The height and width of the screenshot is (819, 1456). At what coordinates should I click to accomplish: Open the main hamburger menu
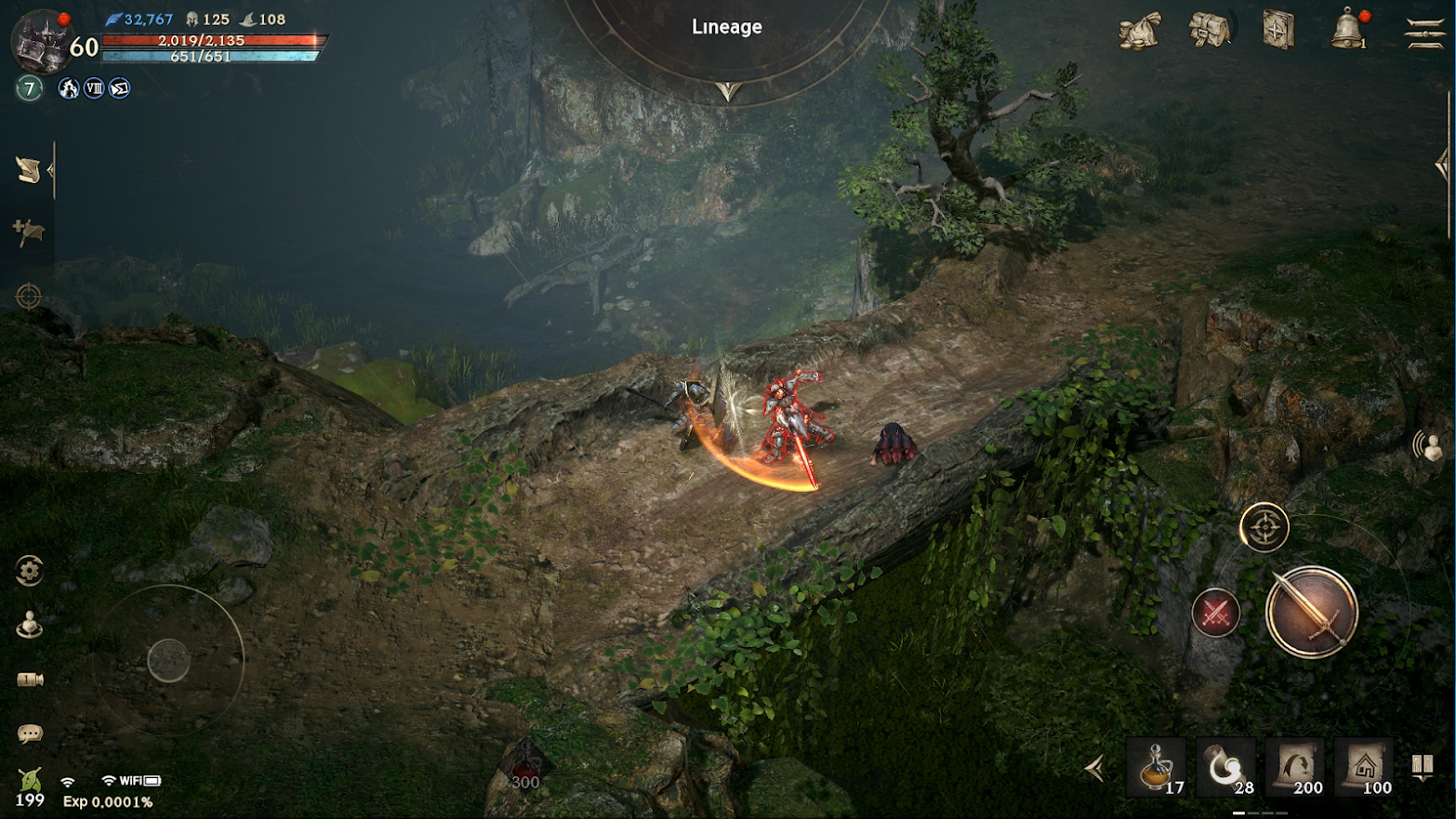click(1423, 33)
